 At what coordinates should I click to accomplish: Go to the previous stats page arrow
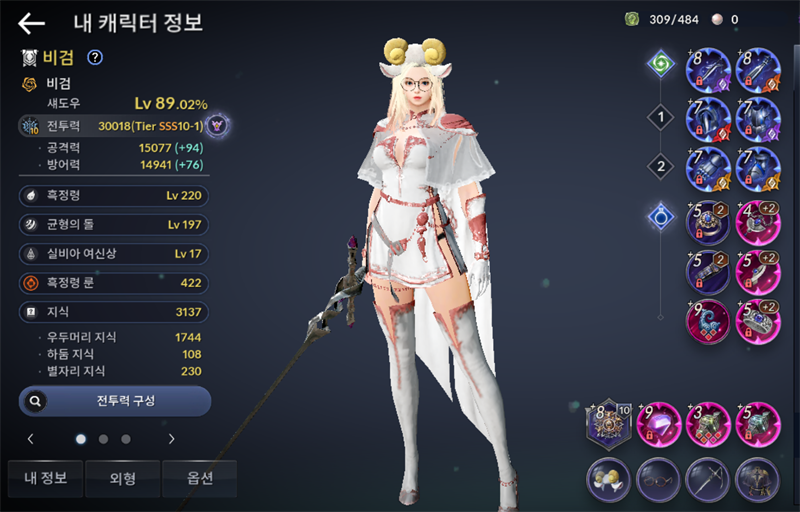31,438
